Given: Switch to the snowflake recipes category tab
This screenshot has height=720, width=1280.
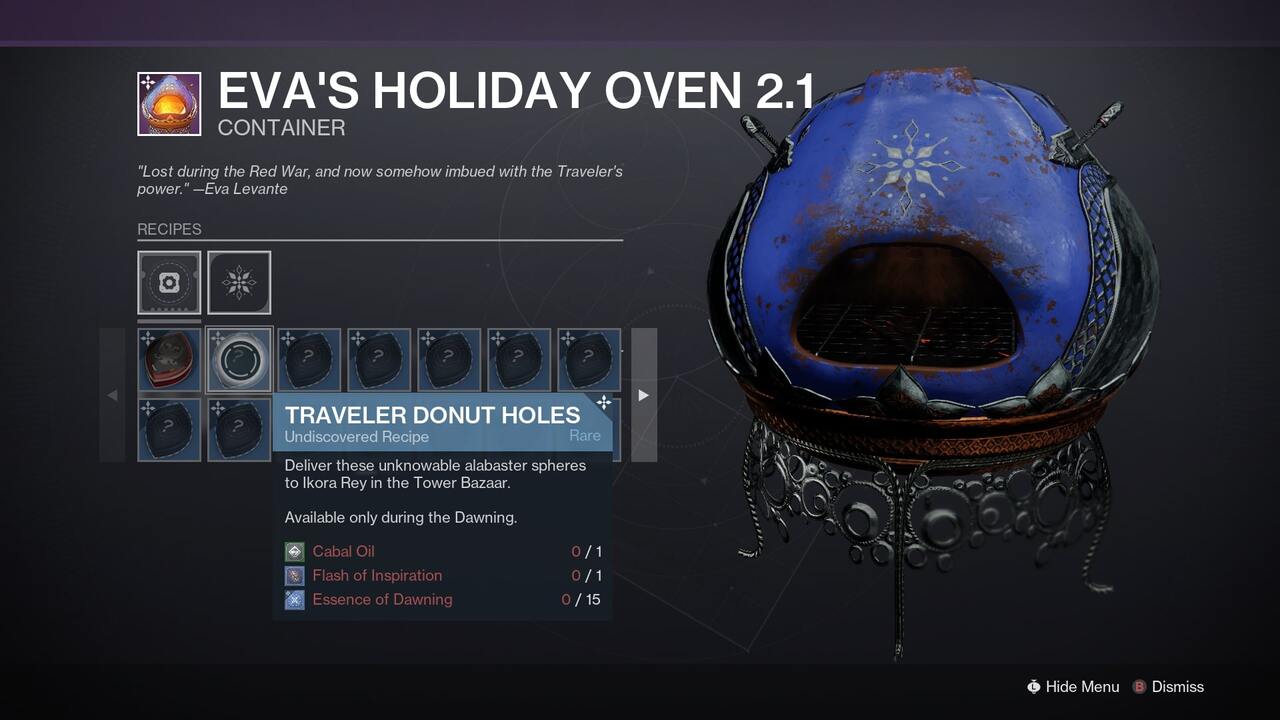Looking at the screenshot, I should click(239, 282).
